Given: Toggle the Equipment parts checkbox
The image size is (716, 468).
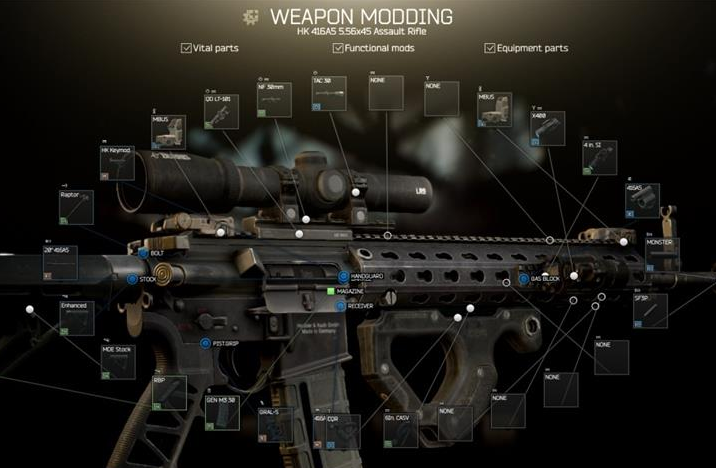Looking at the screenshot, I should point(490,48).
